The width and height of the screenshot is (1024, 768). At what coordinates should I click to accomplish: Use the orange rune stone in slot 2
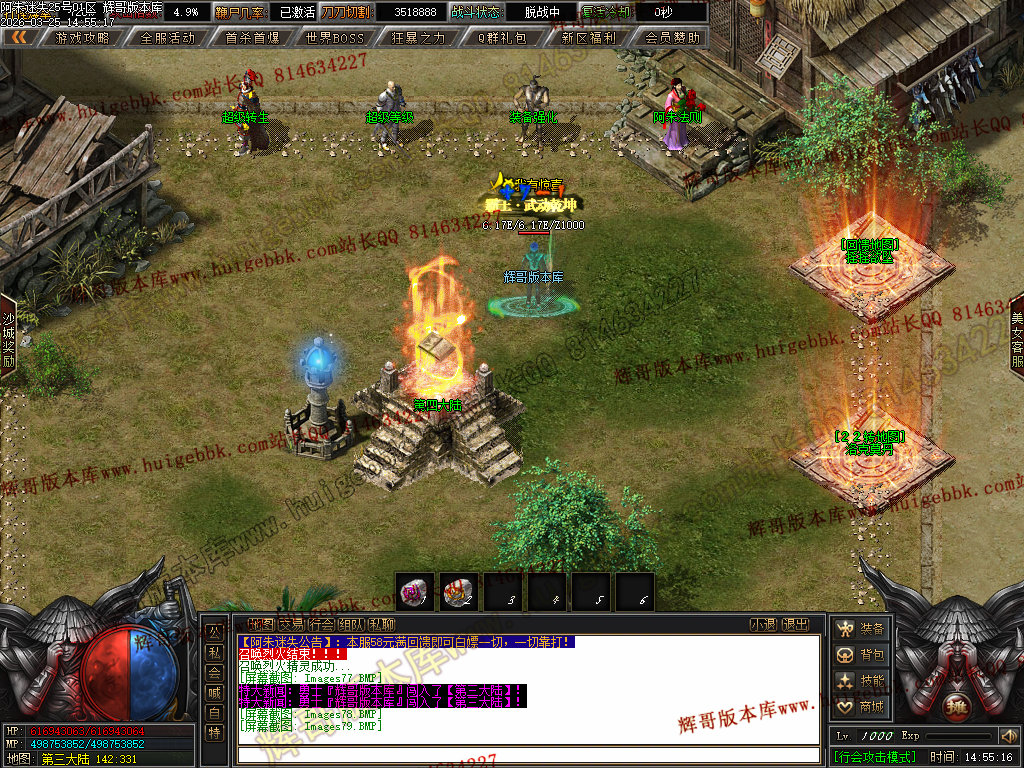tap(460, 592)
